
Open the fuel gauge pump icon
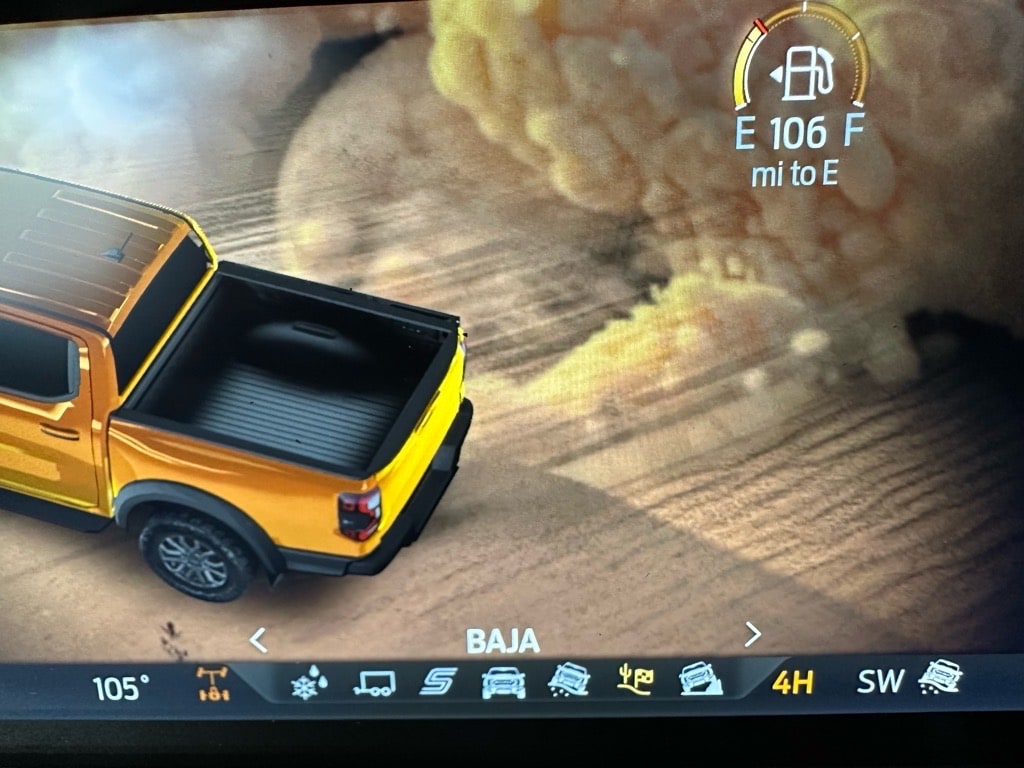(x=799, y=73)
